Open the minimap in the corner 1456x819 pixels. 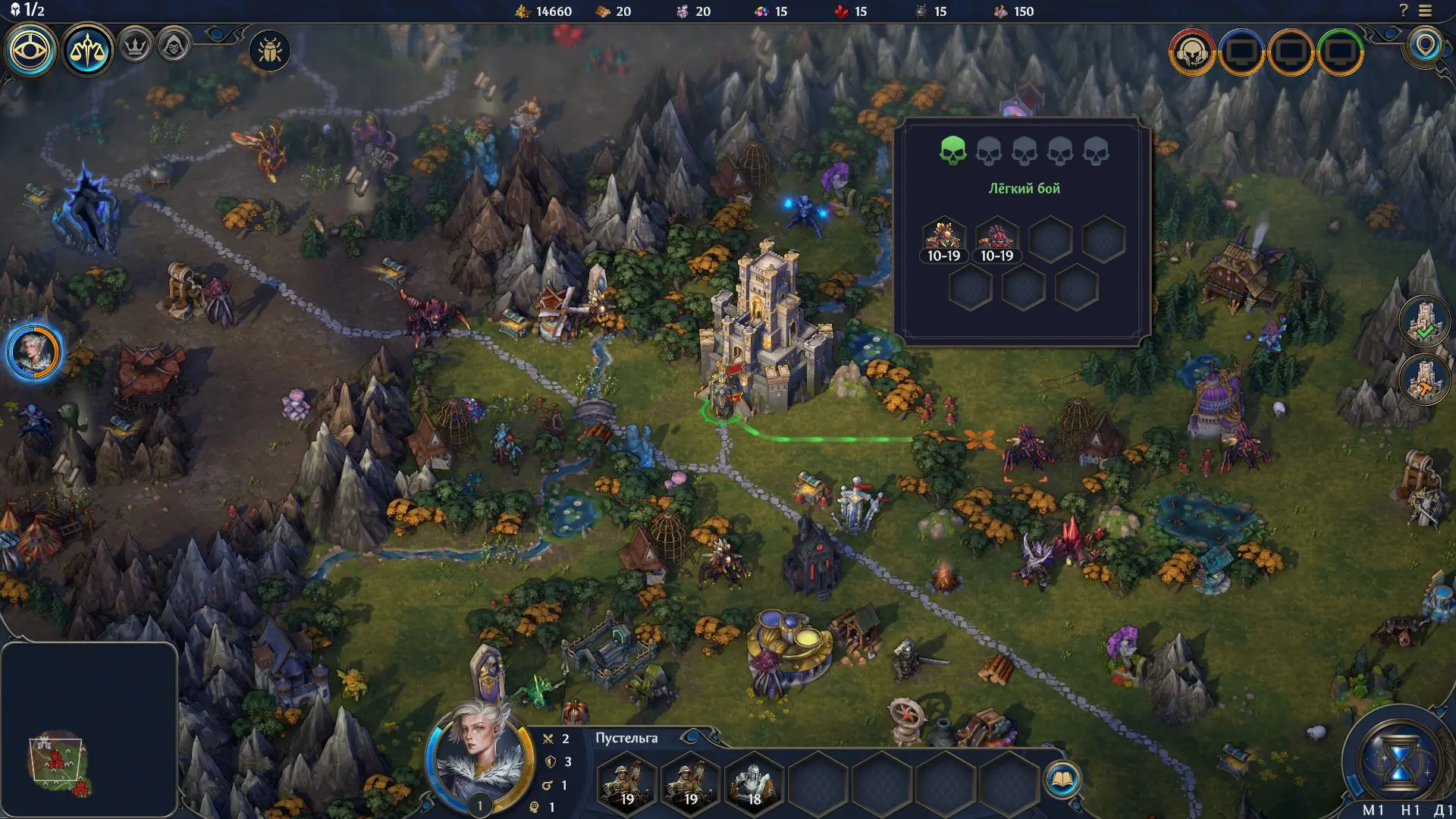tap(89, 730)
